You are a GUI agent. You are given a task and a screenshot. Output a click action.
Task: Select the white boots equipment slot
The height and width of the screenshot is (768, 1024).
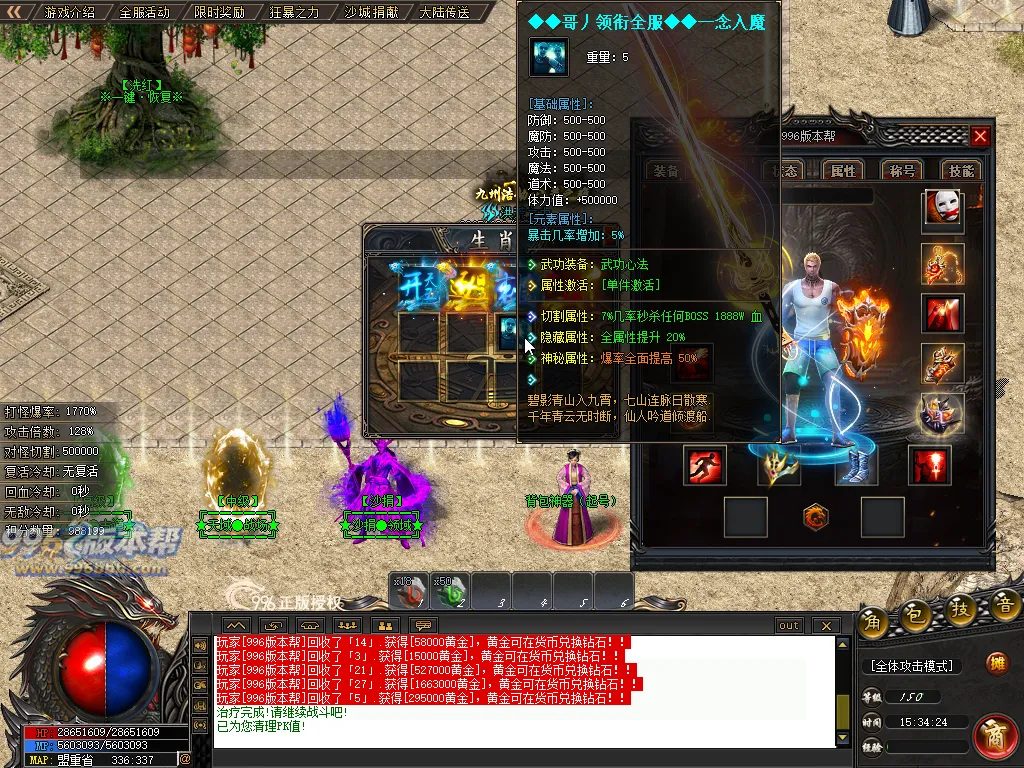(856, 466)
